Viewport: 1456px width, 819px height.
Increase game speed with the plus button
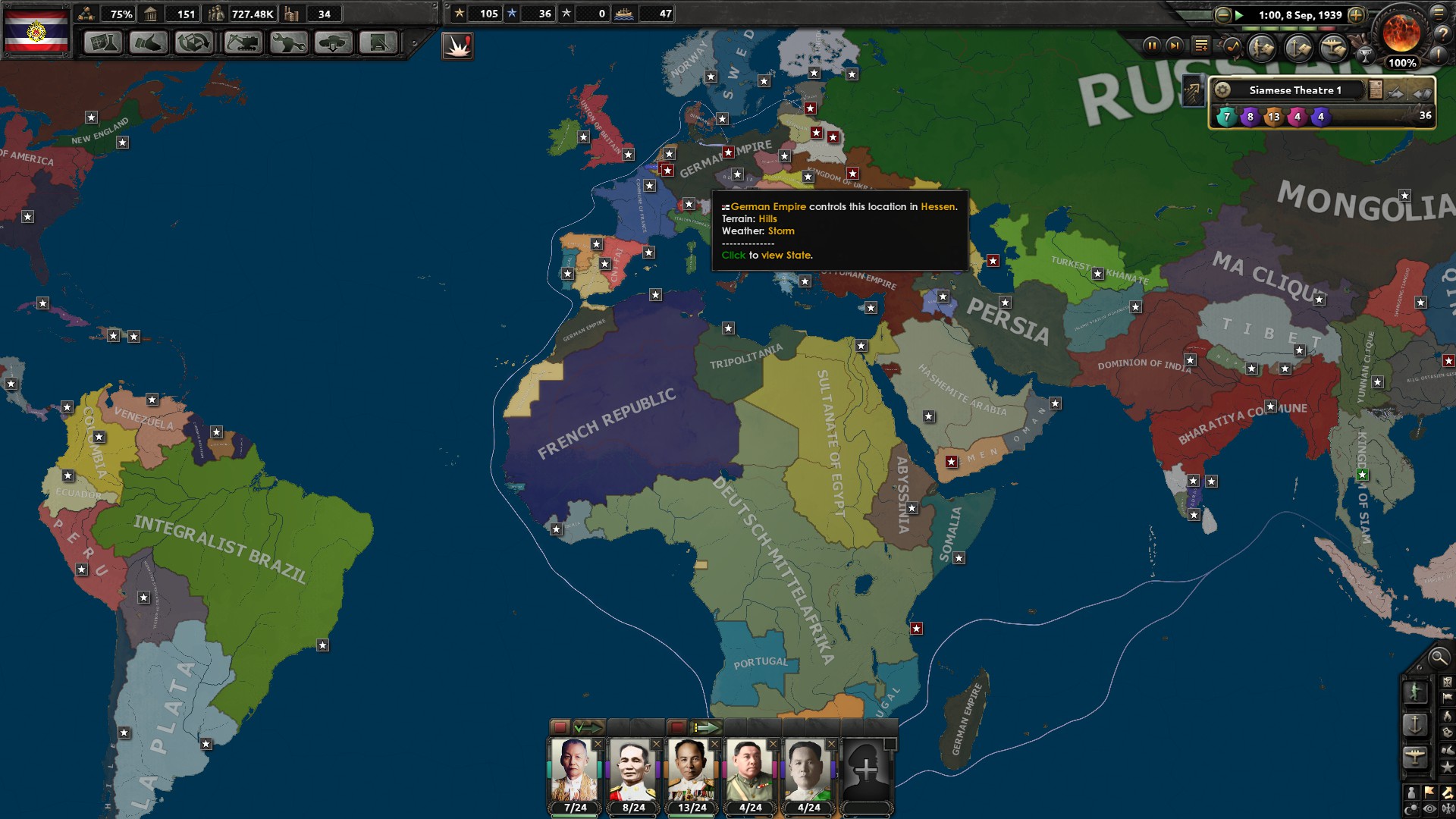coord(1358,15)
